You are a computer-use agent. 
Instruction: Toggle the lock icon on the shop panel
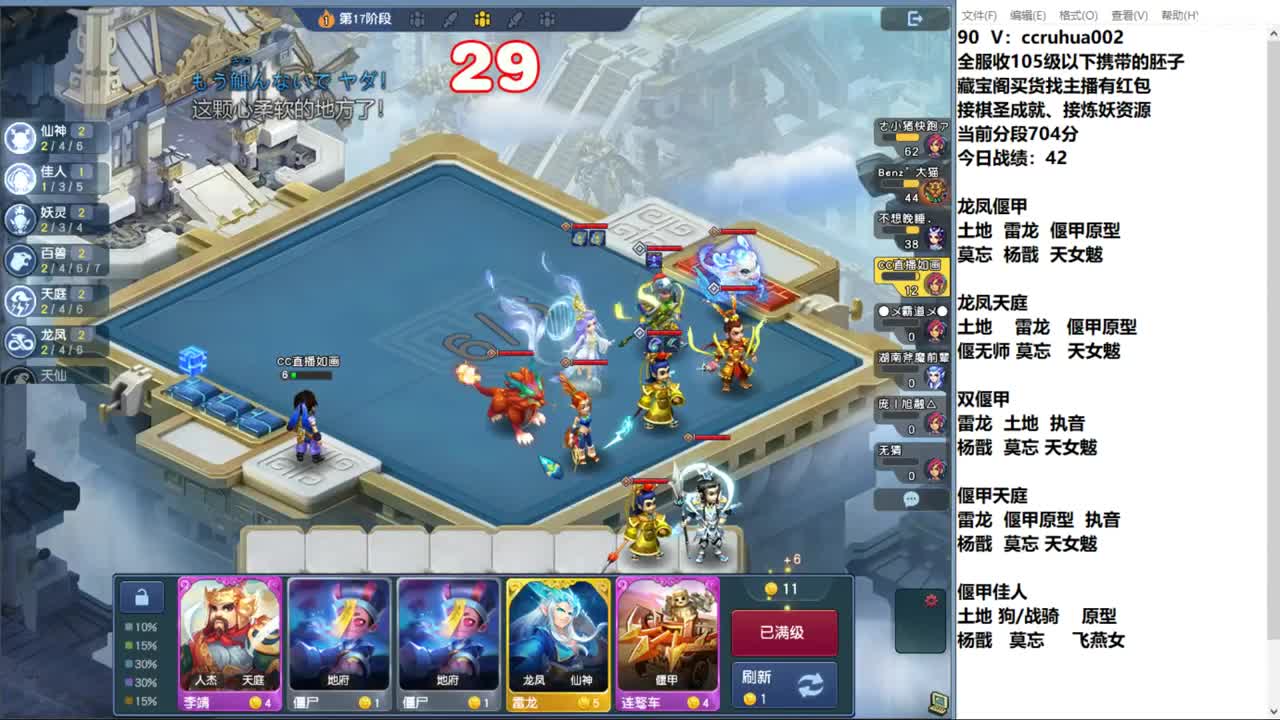[143, 596]
